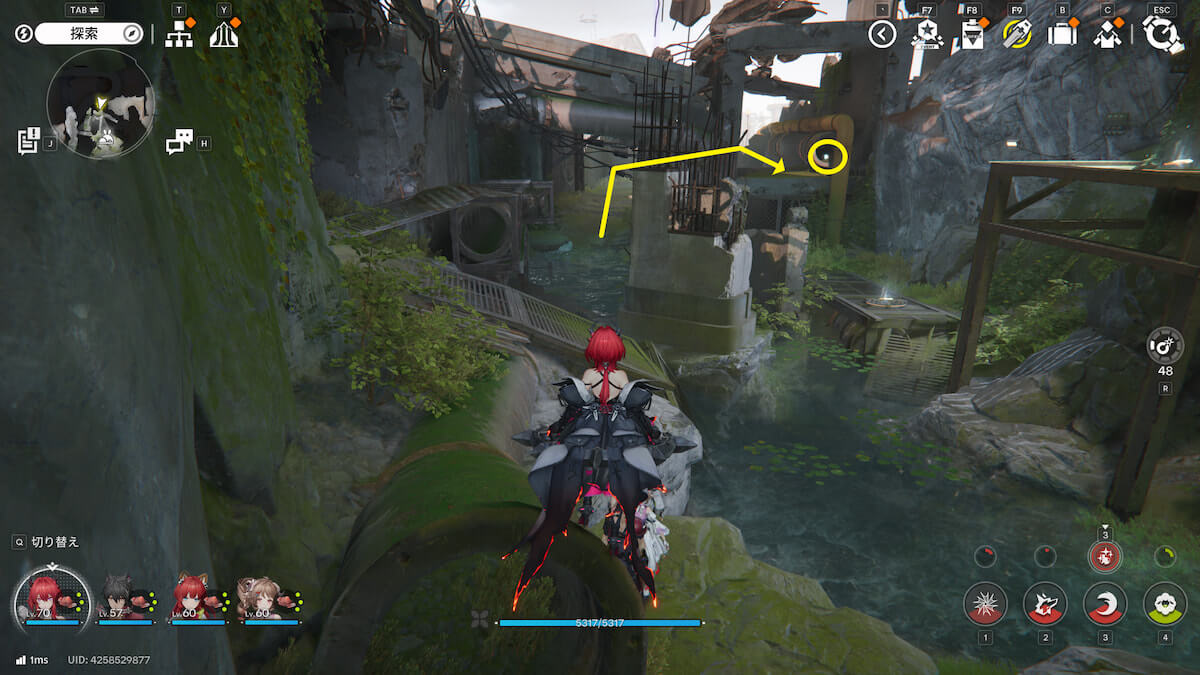Open the quest log with exclamation mark
The height and width of the screenshot is (675, 1200).
pos(28,141)
